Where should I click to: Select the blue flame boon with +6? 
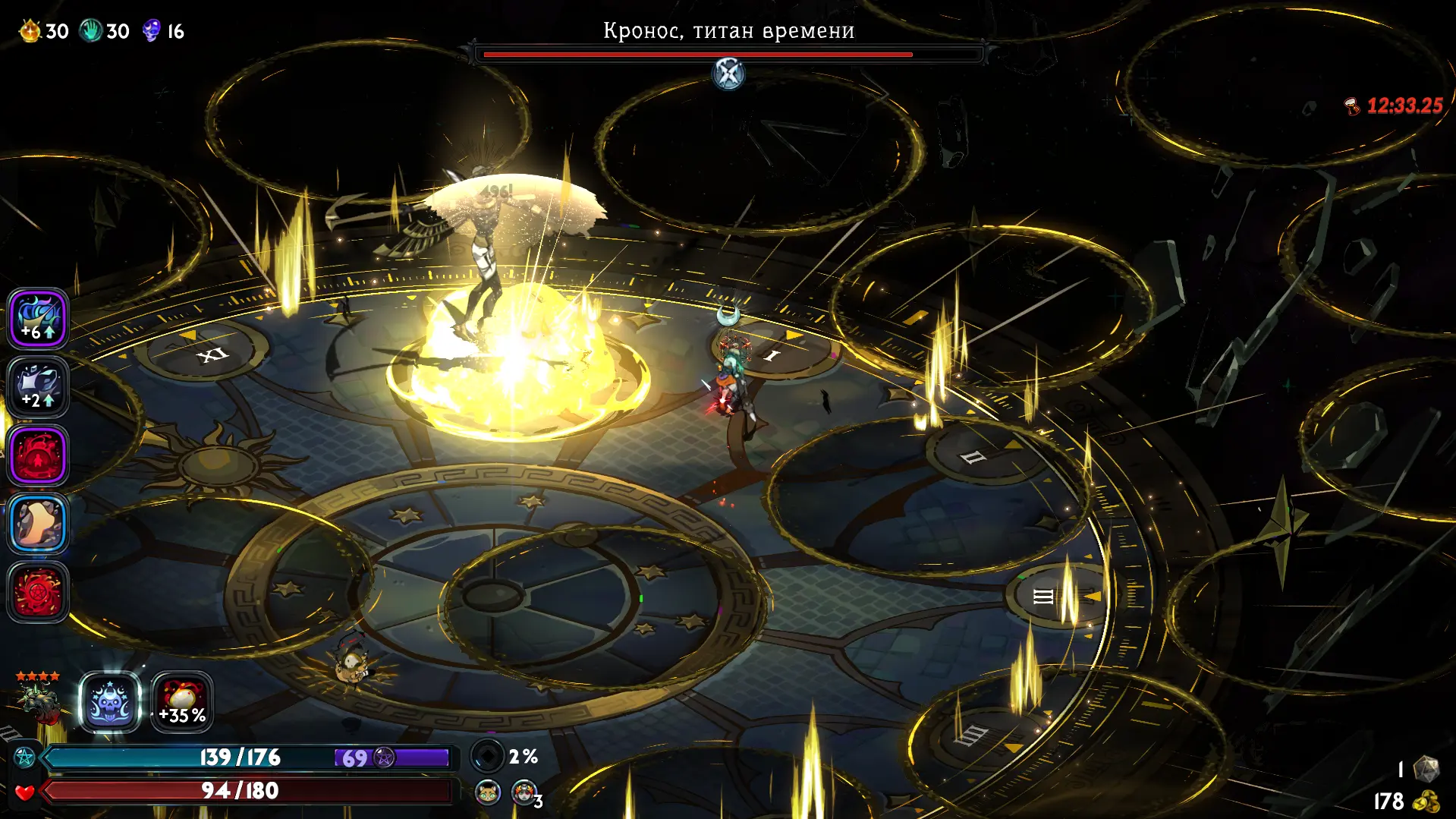pos(38,319)
